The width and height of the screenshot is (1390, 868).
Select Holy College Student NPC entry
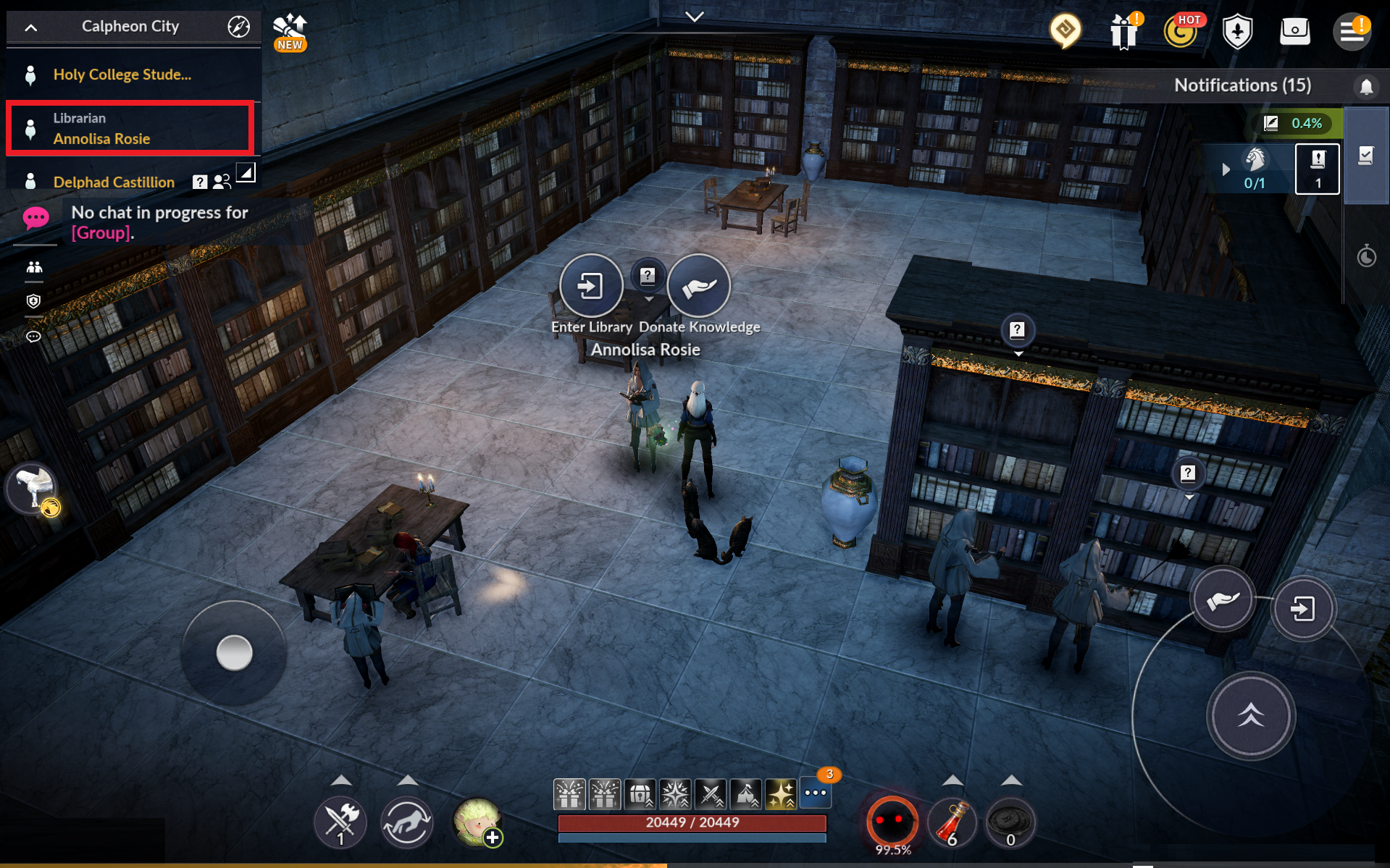tap(122, 75)
